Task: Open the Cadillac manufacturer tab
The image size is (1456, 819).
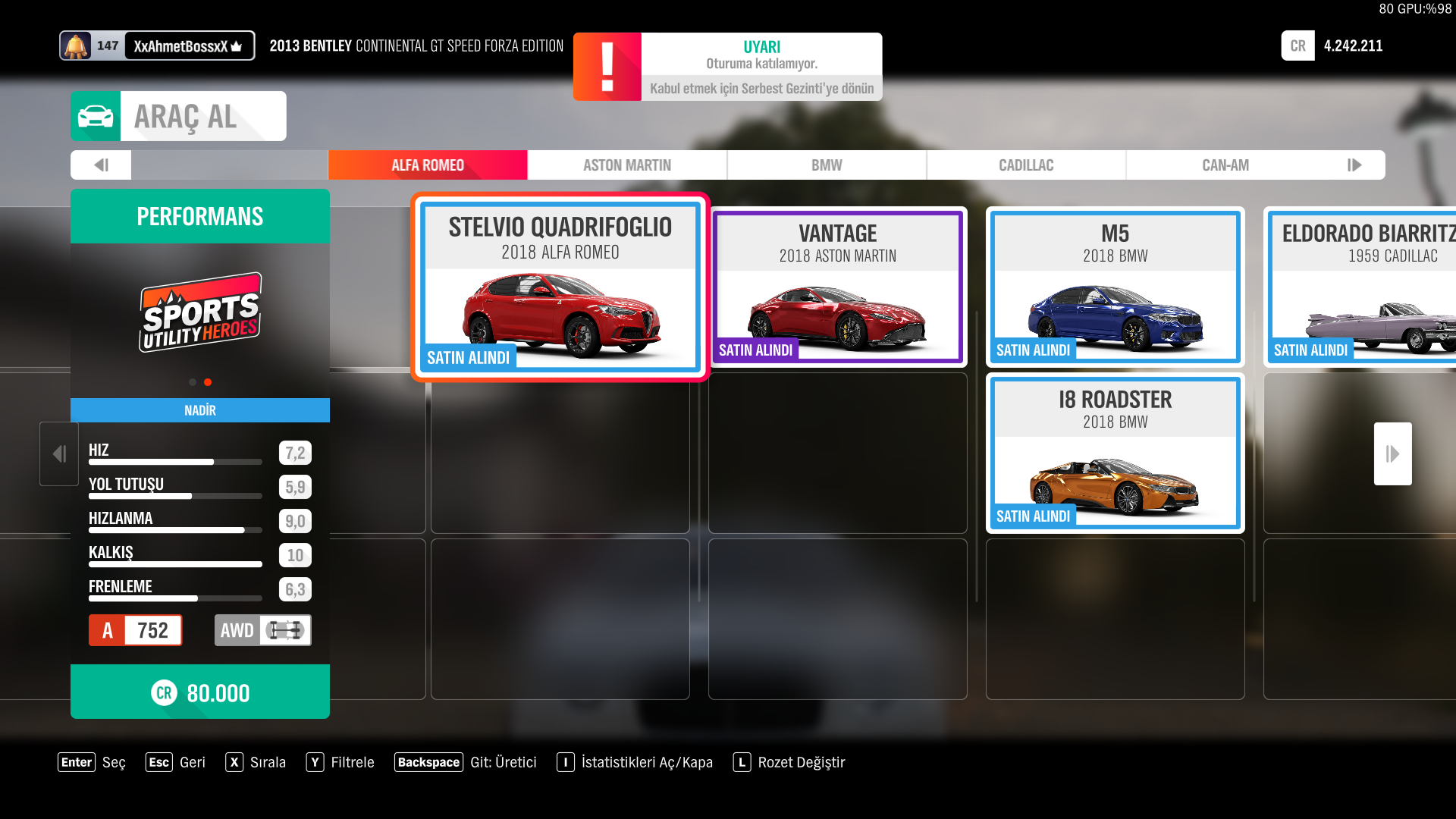Action: (x=1025, y=165)
